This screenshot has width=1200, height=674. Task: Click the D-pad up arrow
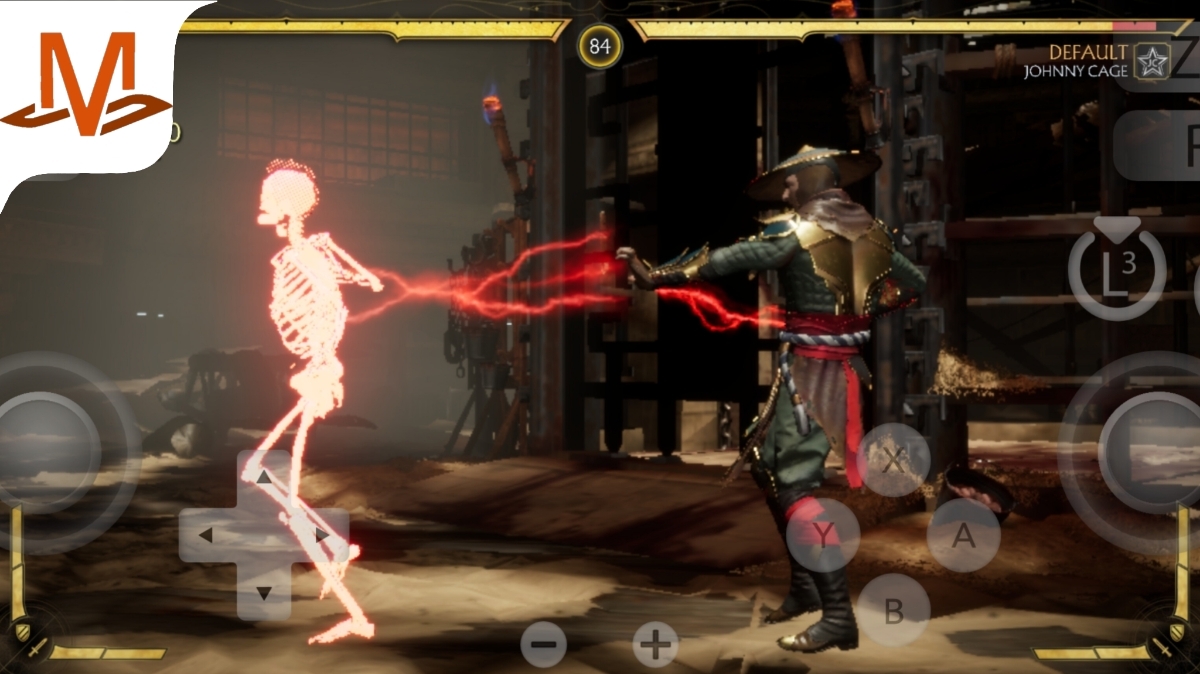[264, 478]
